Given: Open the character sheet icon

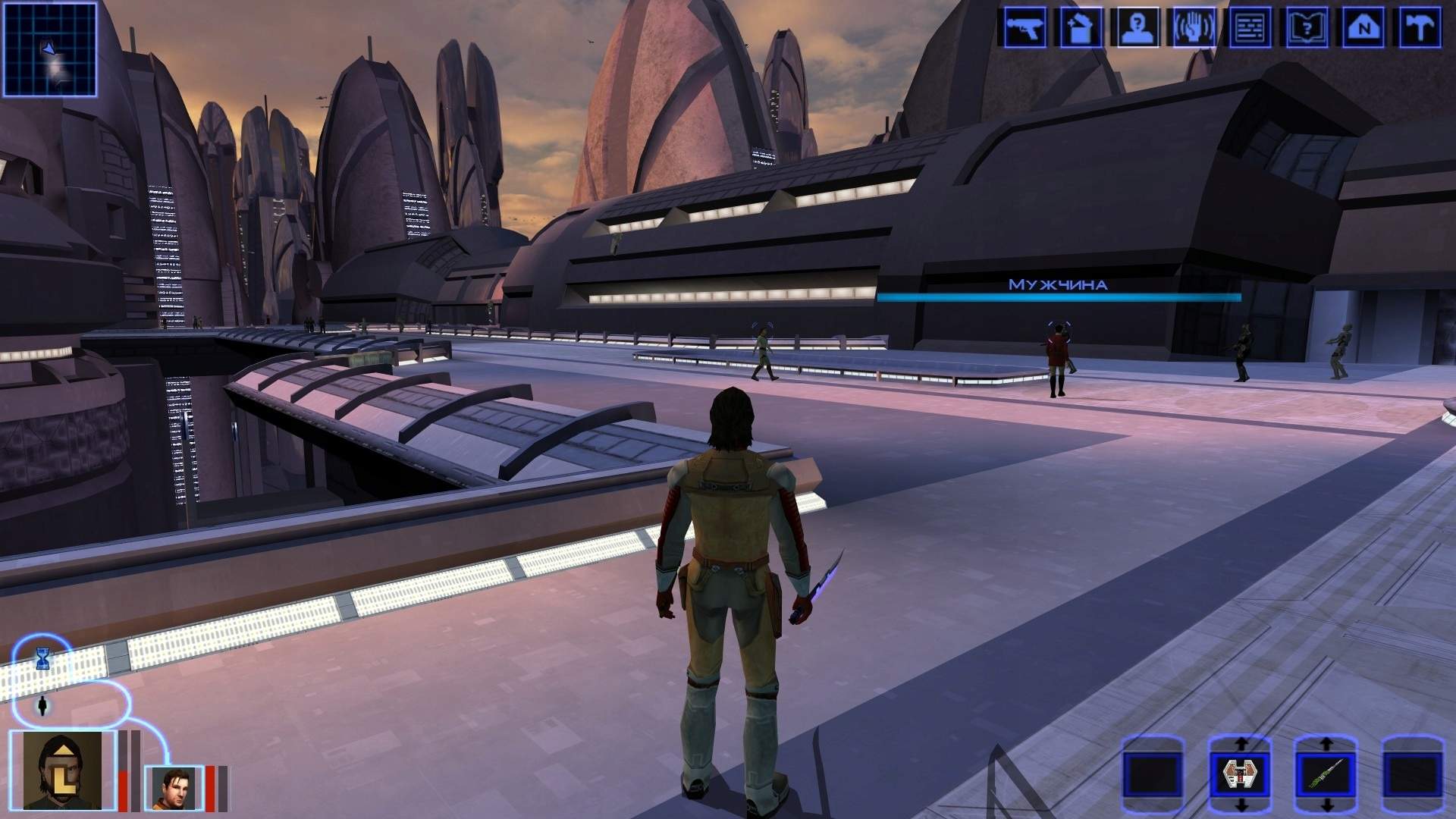Looking at the screenshot, I should 1137,27.
